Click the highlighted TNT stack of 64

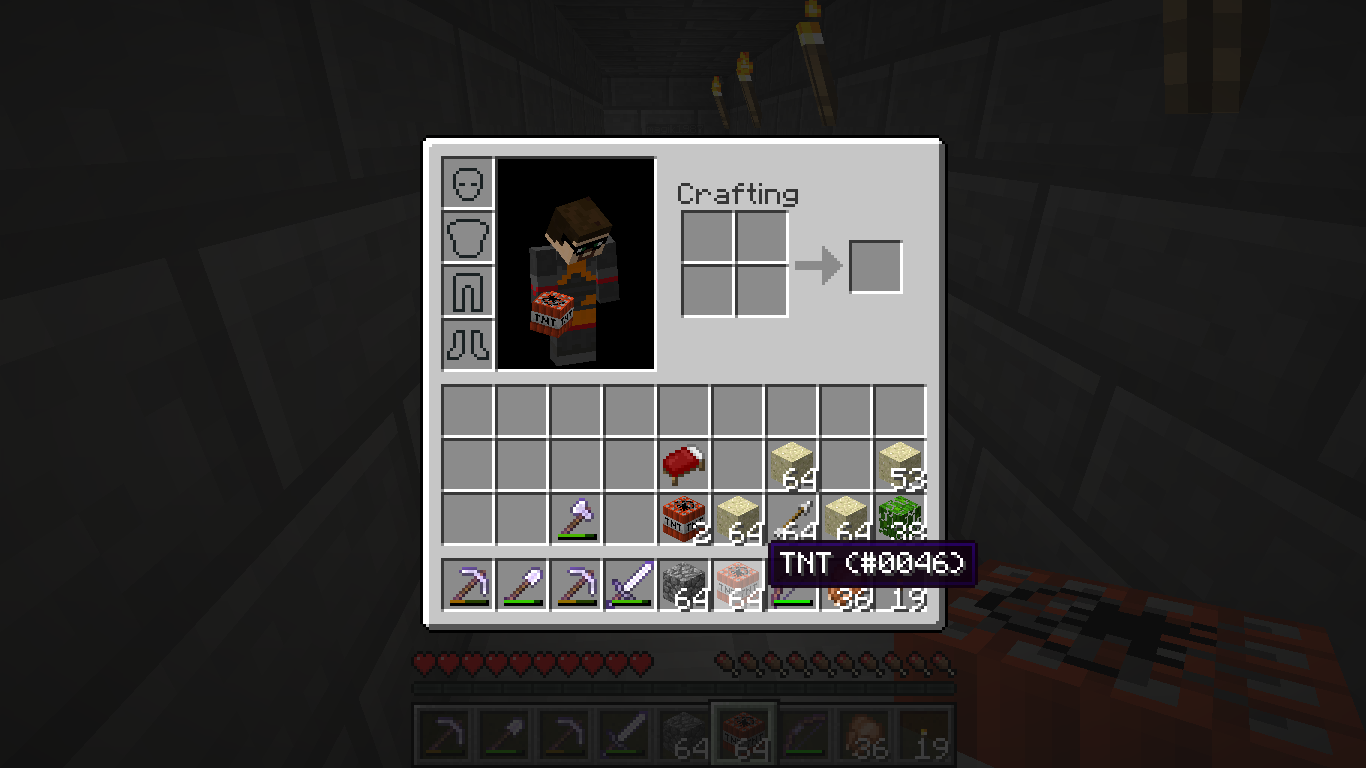[x=738, y=584]
